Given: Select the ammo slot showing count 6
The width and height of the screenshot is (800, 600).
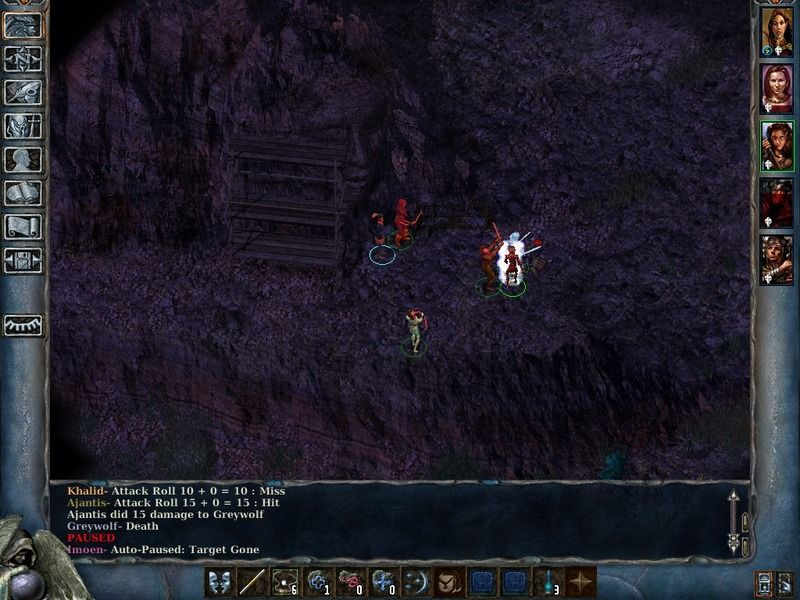Looking at the screenshot, I should point(285,581).
